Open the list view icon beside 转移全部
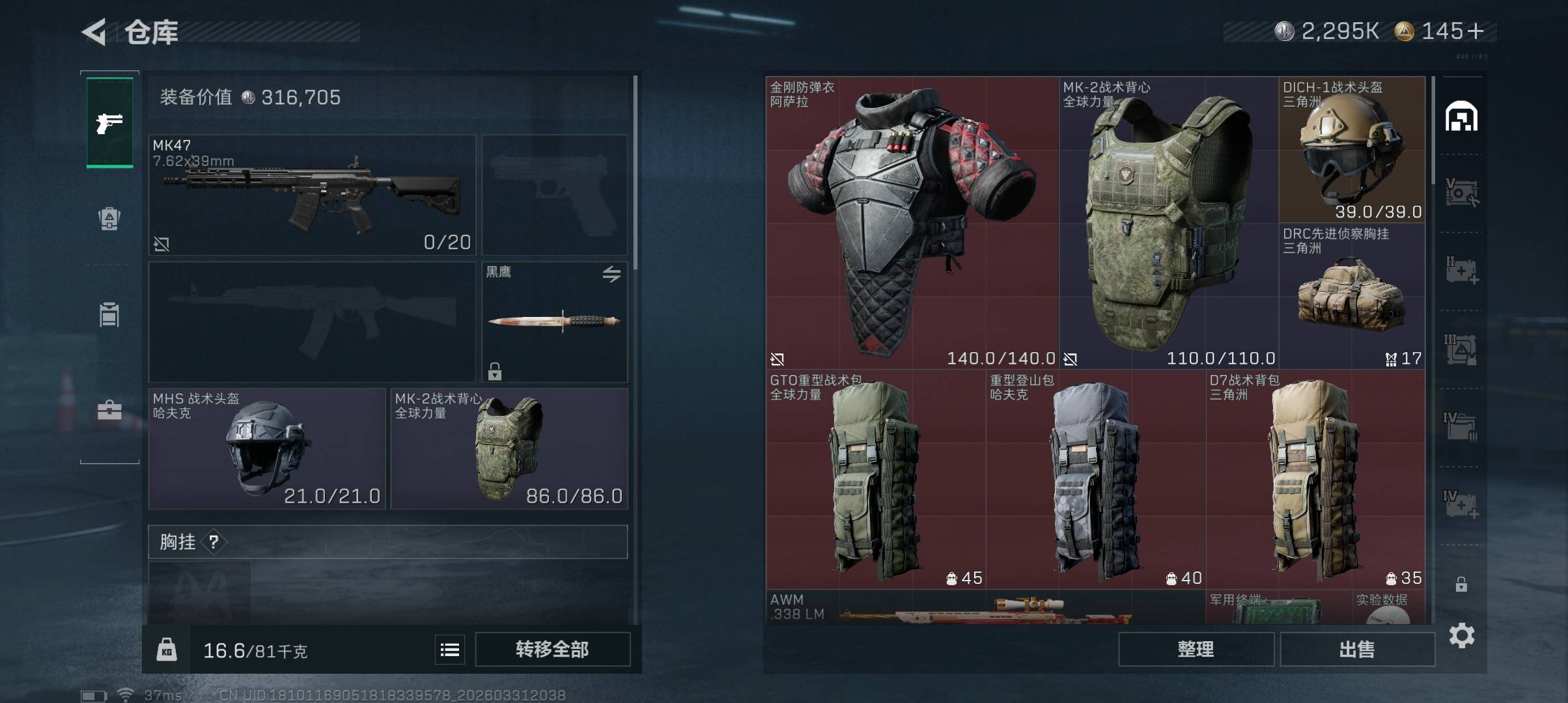The image size is (1568, 703). 450,650
